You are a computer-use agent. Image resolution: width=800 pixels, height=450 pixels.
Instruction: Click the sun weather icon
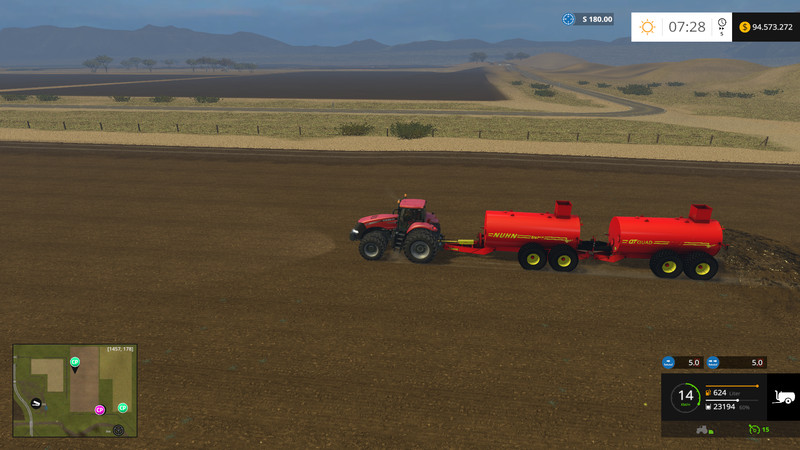click(x=647, y=27)
